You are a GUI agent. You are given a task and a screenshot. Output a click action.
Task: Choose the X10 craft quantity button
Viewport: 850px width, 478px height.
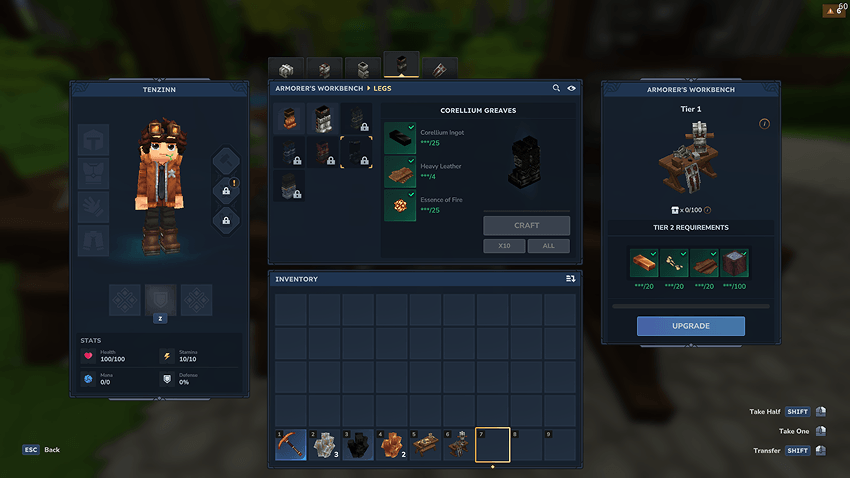pyautogui.click(x=505, y=246)
